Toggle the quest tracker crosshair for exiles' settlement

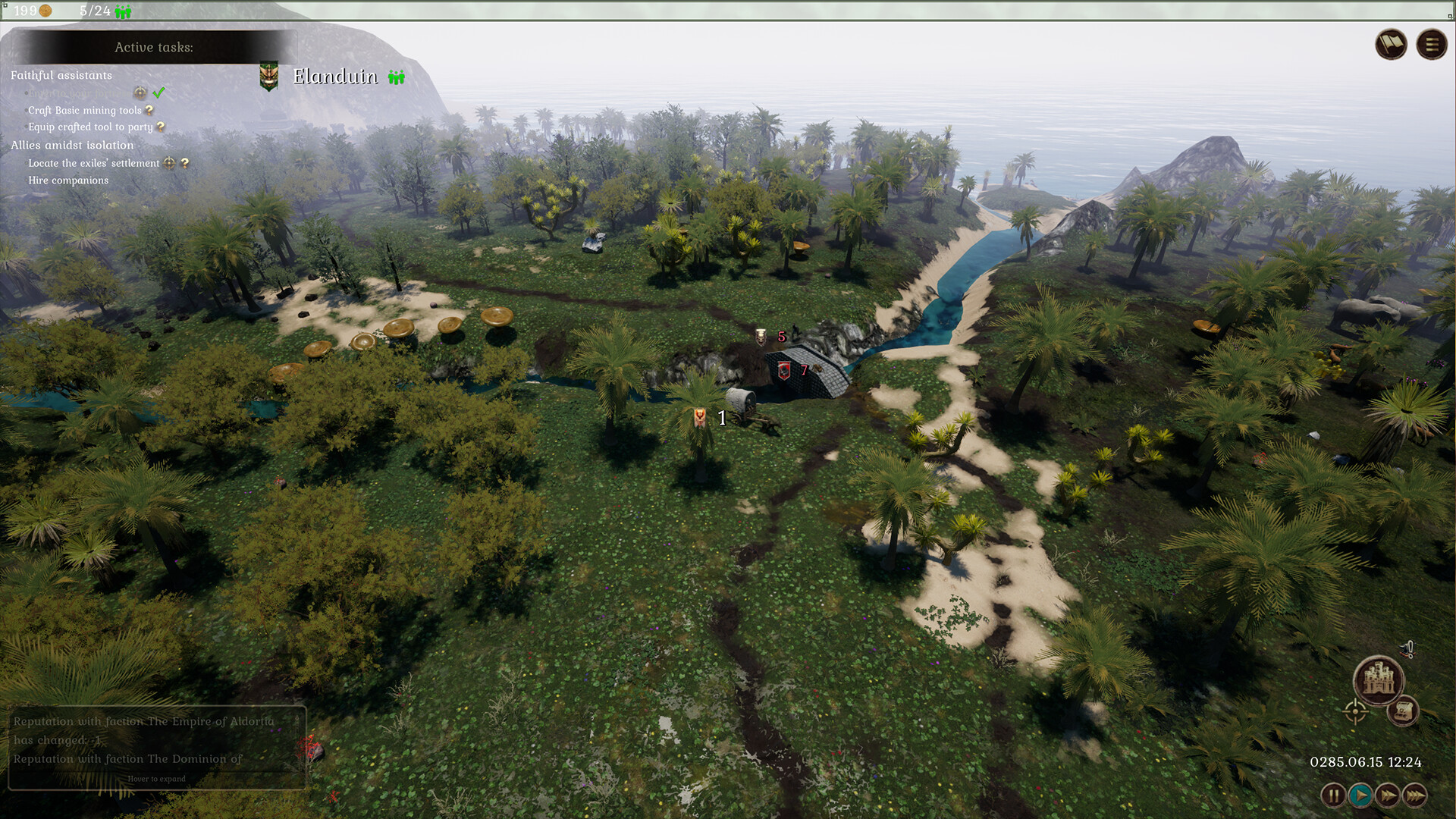(168, 163)
